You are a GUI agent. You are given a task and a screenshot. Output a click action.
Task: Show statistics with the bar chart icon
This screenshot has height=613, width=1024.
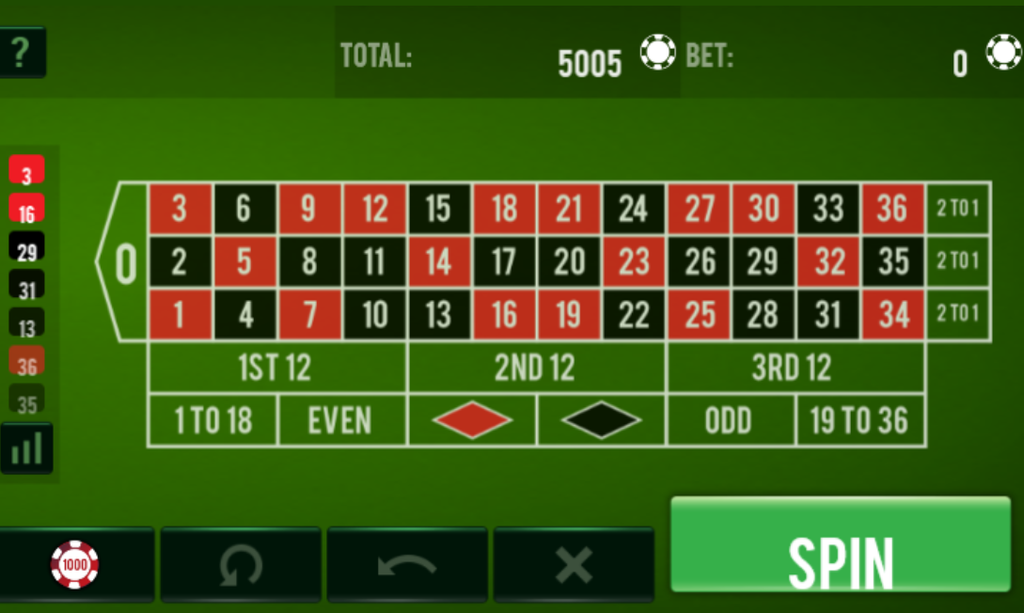[x=27, y=449]
